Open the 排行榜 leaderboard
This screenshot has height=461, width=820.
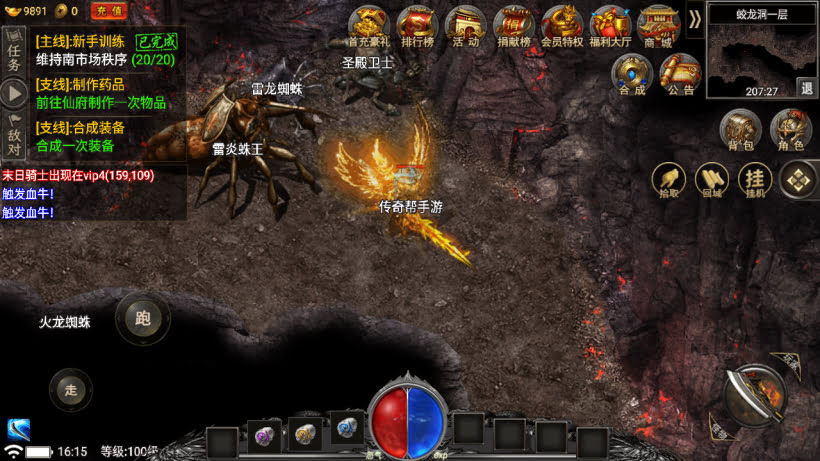417,26
